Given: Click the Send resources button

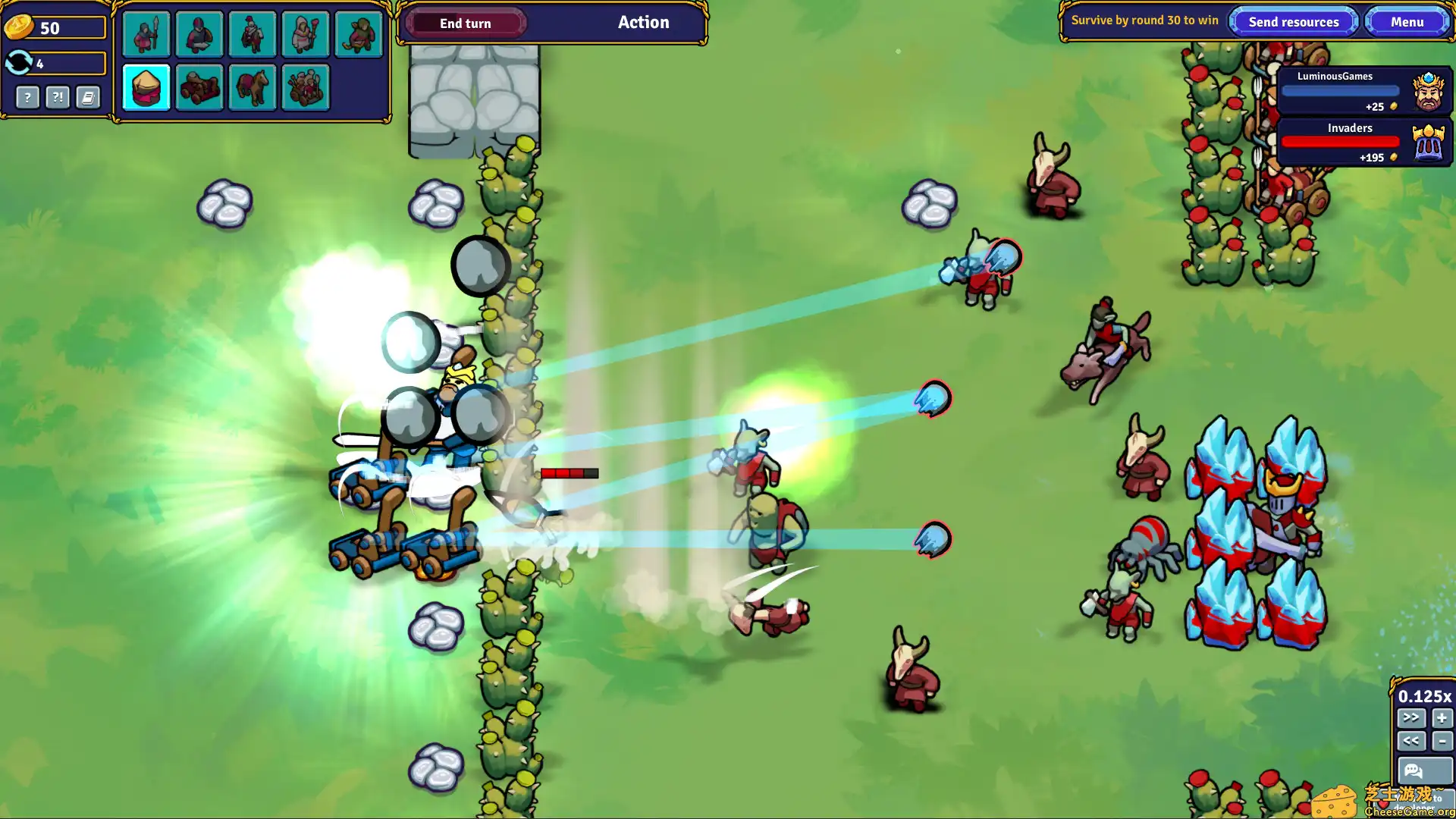Looking at the screenshot, I should tap(1293, 21).
